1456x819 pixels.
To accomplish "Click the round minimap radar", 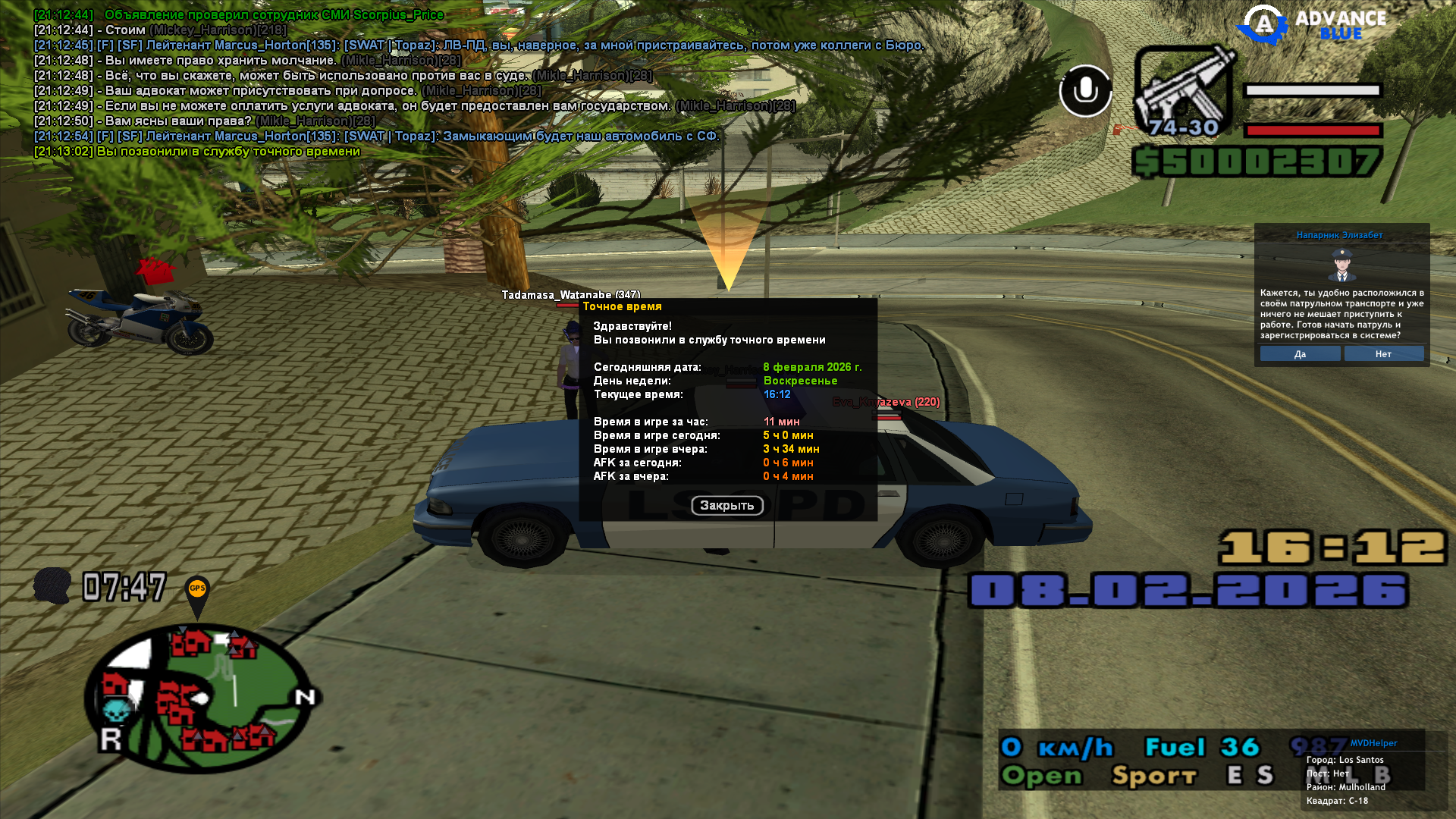I will [201, 698].
